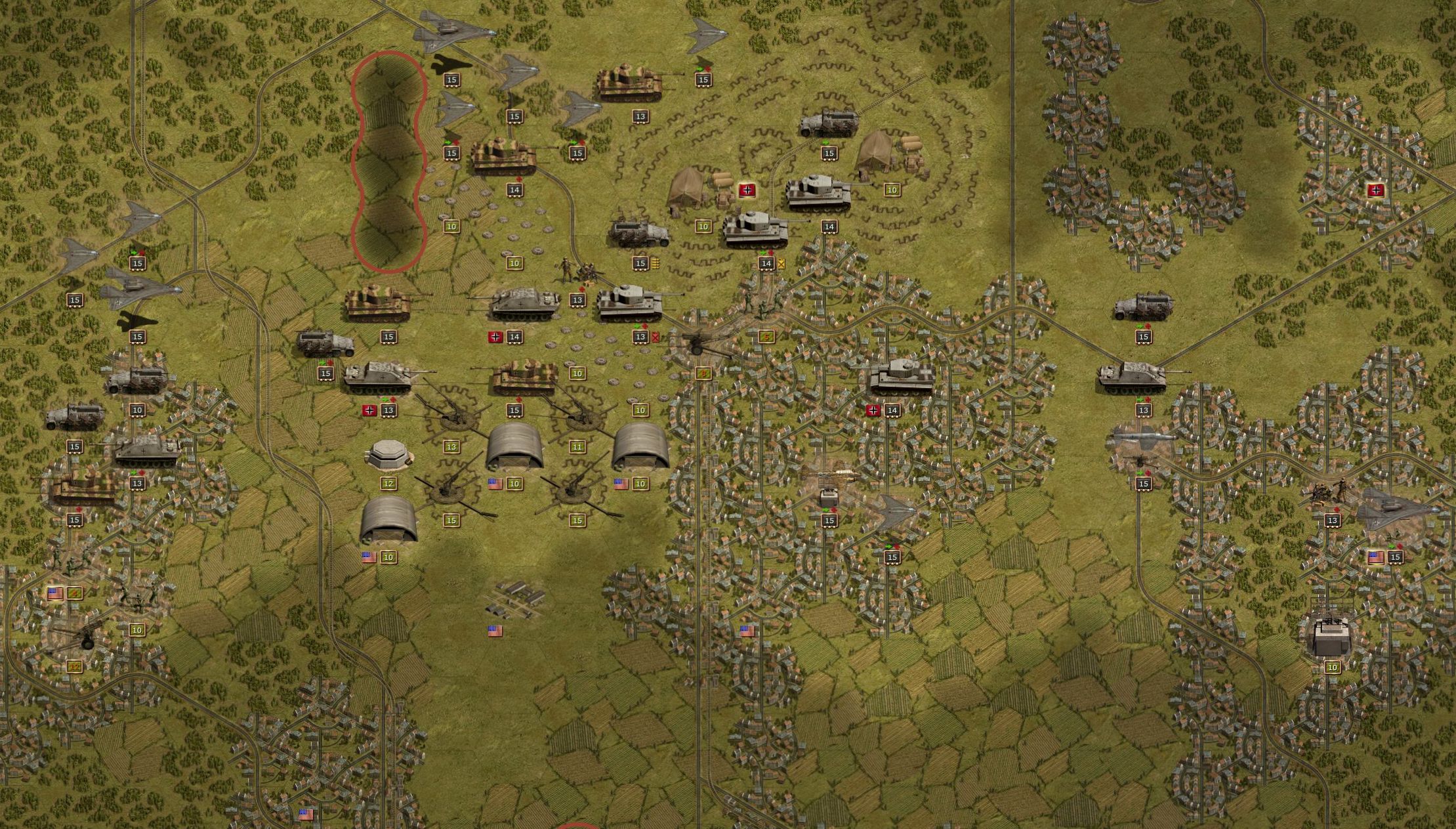Select the infantry unit with strength 5
This screenshot has width=1456, height=829.
click(x=764, y=303)
